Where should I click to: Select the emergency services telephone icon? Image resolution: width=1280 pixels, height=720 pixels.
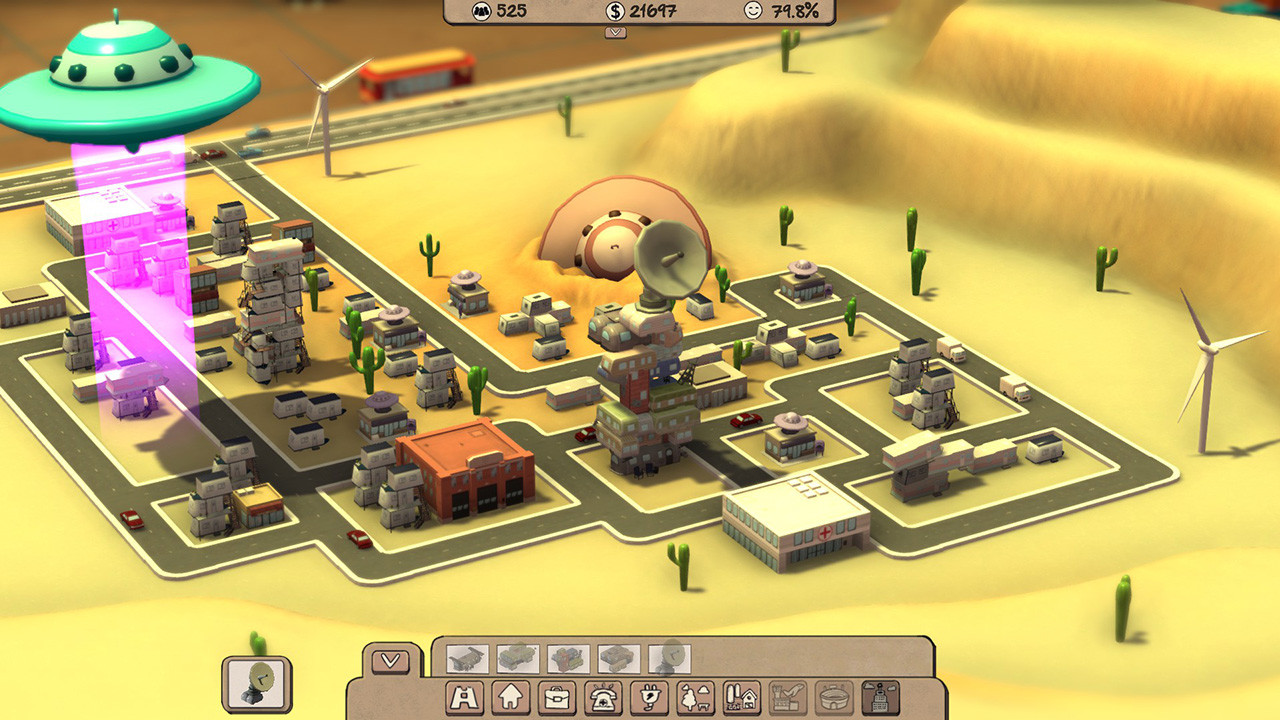pyautogui.click(x=602, y=698)
